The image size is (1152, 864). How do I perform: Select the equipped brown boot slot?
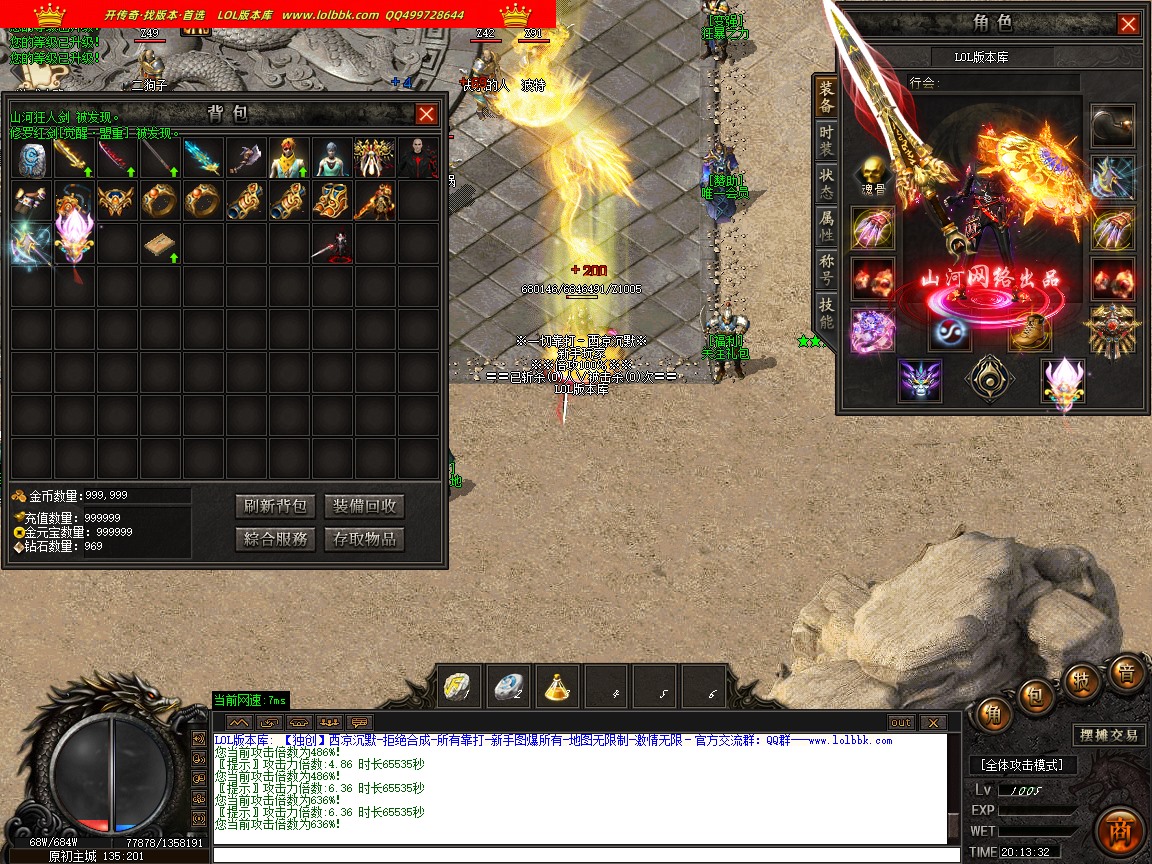tap(1029, 330)
